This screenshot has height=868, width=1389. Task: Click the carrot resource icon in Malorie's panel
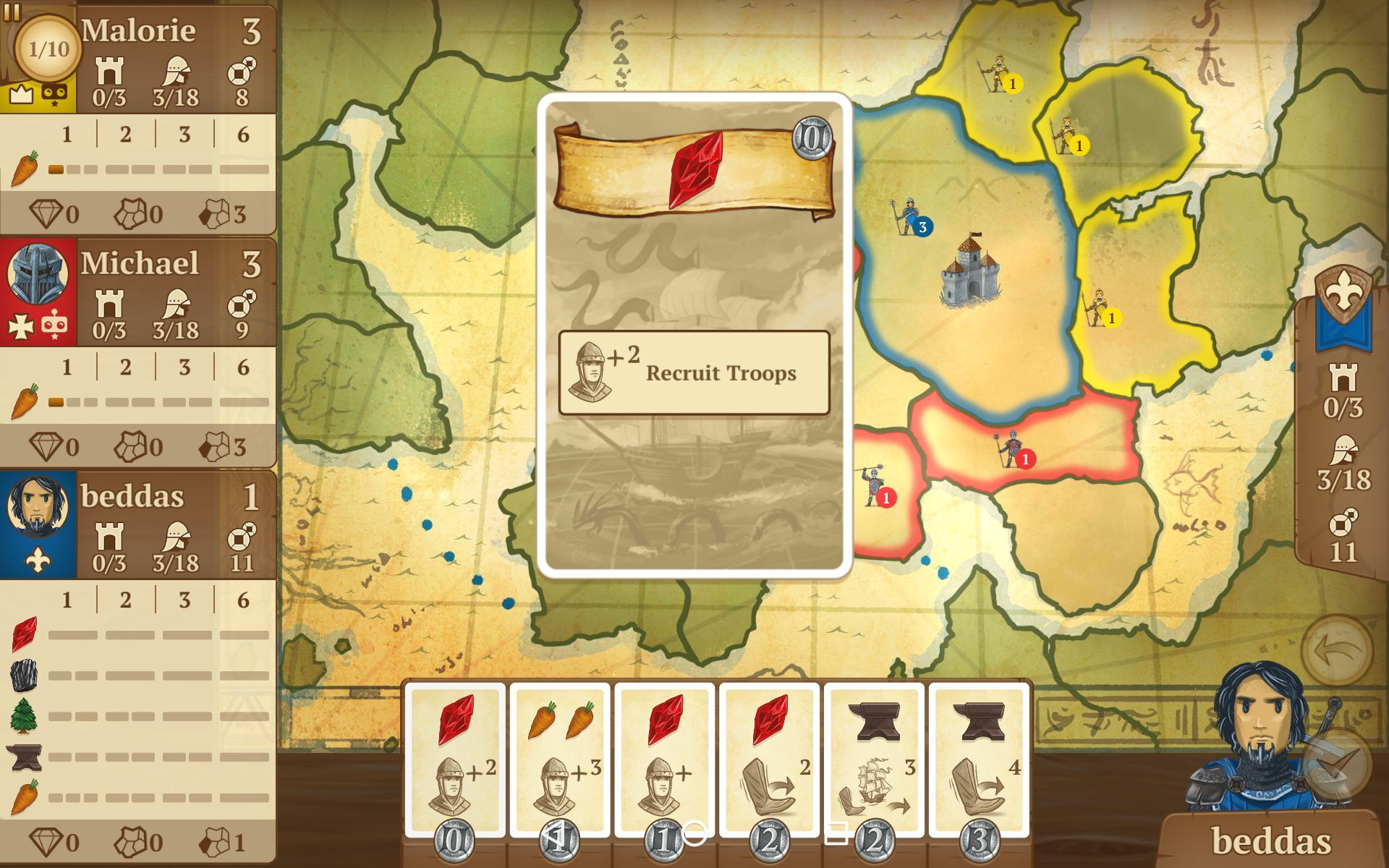tap(24, 168)
